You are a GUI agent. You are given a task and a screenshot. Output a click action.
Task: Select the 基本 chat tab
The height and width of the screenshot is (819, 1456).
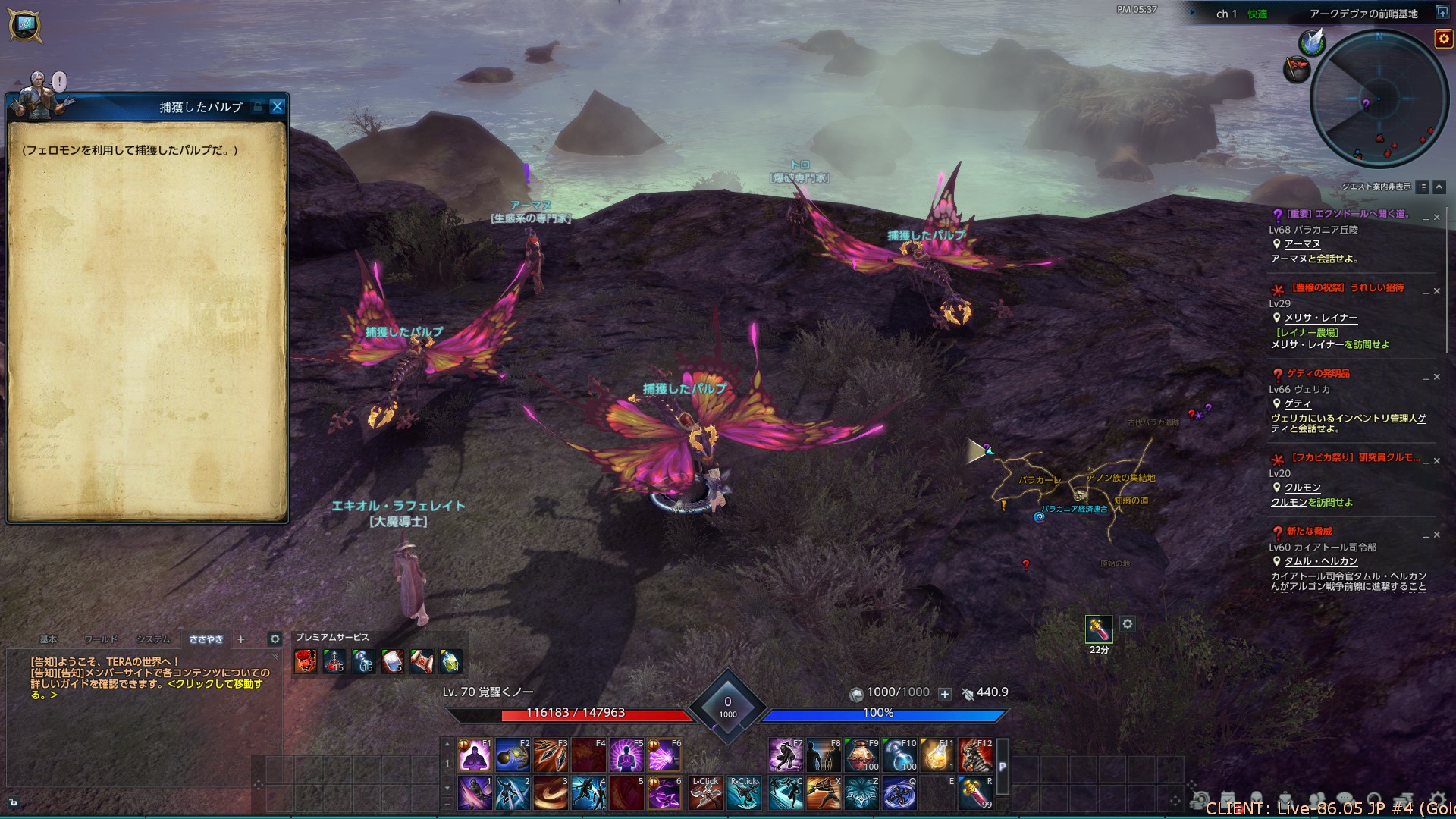[x=49, y=639]
